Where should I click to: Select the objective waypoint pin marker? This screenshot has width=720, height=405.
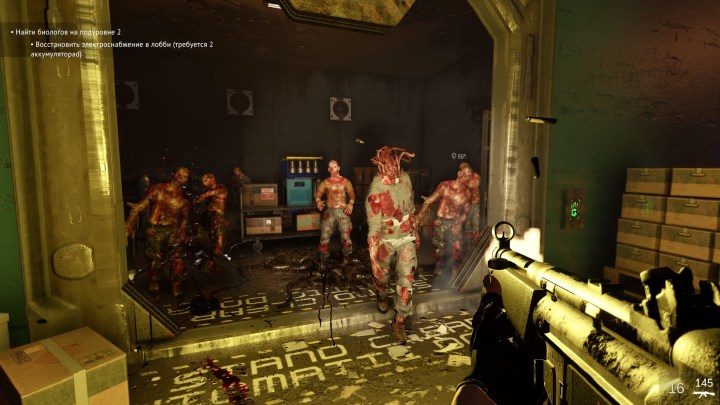(454, 156)
